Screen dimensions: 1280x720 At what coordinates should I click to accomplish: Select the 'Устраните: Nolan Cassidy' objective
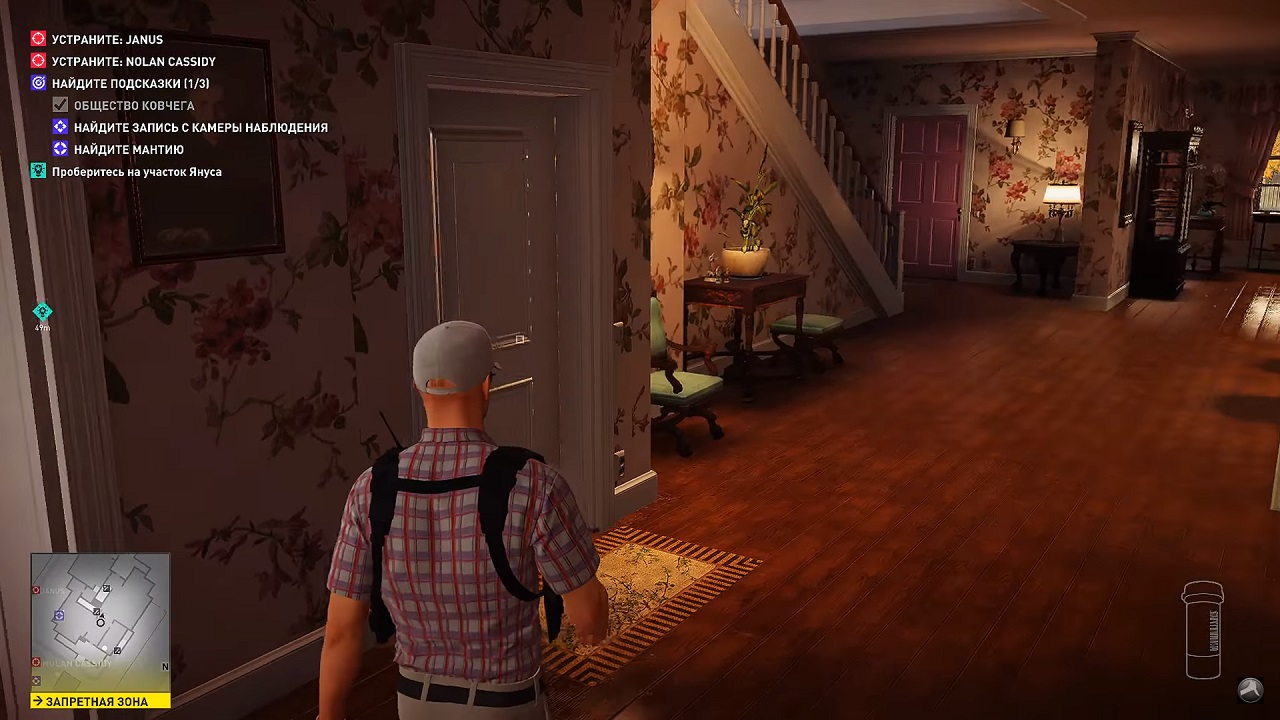click(x=133, y=62)
